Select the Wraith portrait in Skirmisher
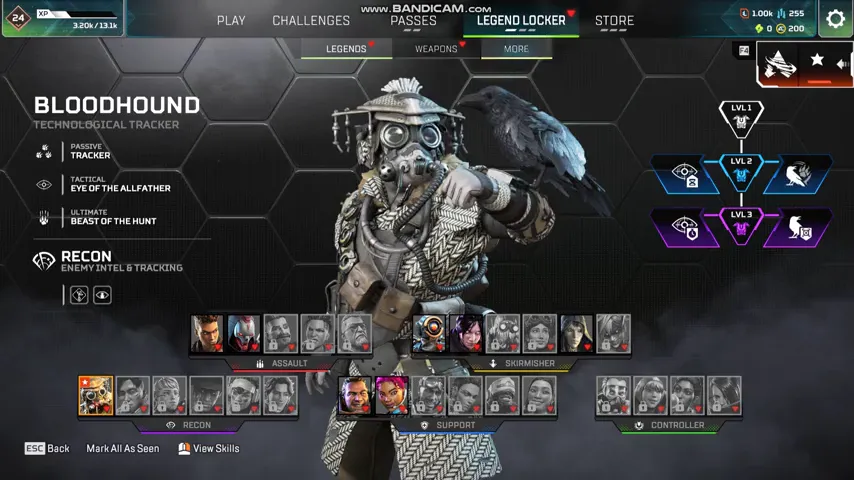The height and width of the screenshot is (480, 854). coord(466,334)
